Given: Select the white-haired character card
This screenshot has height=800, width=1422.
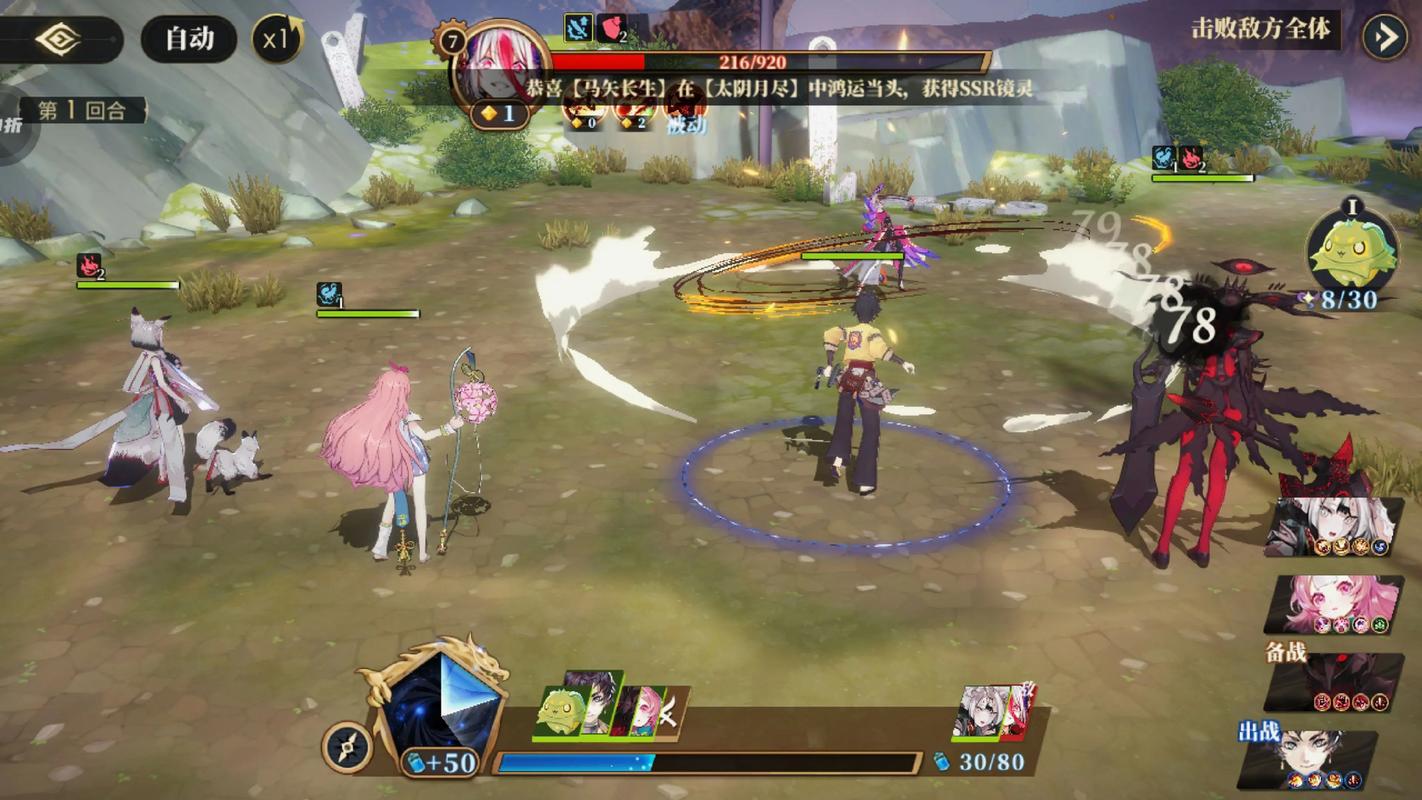Looking at the screenshot, I should click(x=1334, y=527).
